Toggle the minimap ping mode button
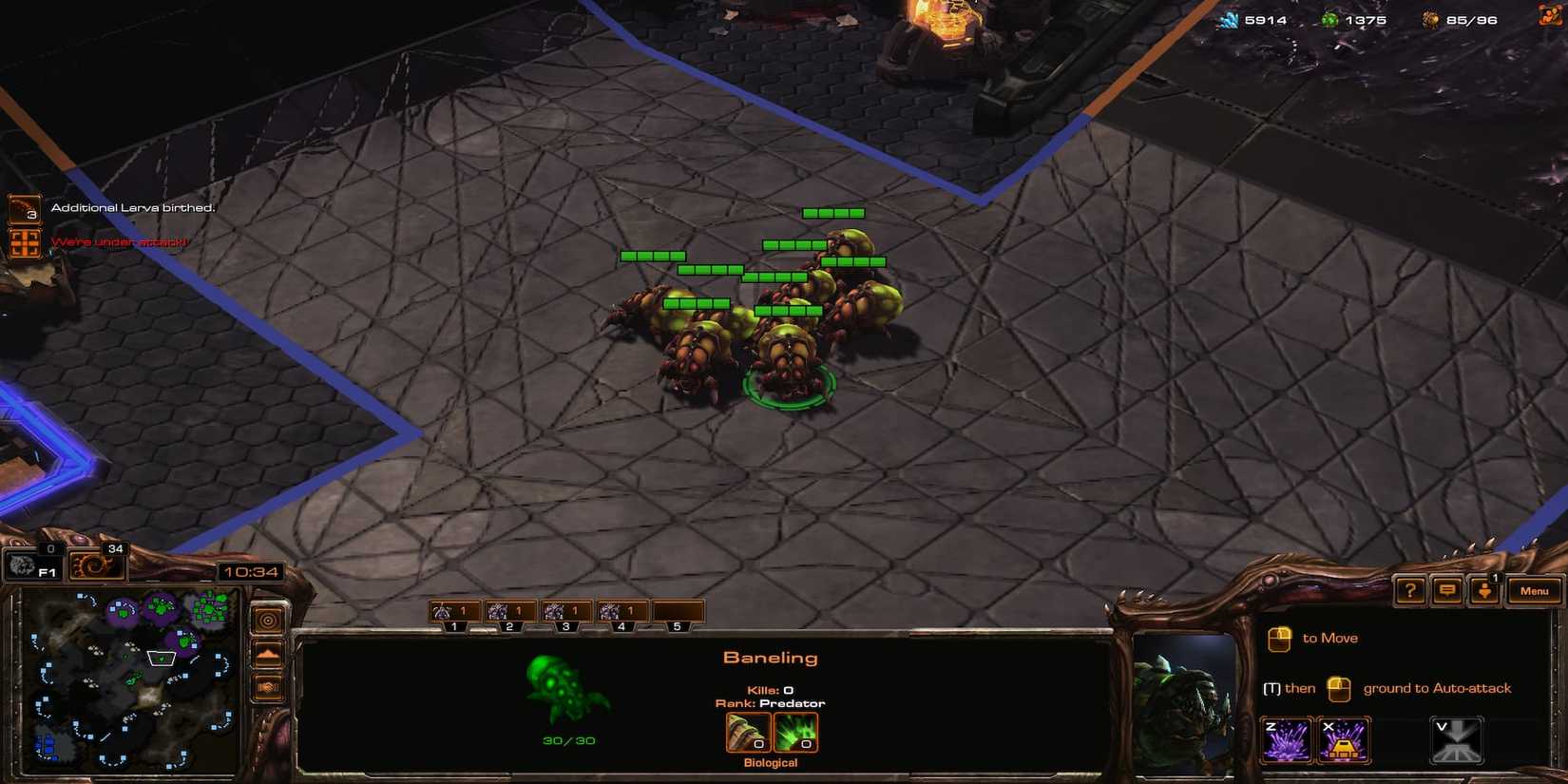The image size is (1568, 784). pyautogui.click(x=268, y=620)
